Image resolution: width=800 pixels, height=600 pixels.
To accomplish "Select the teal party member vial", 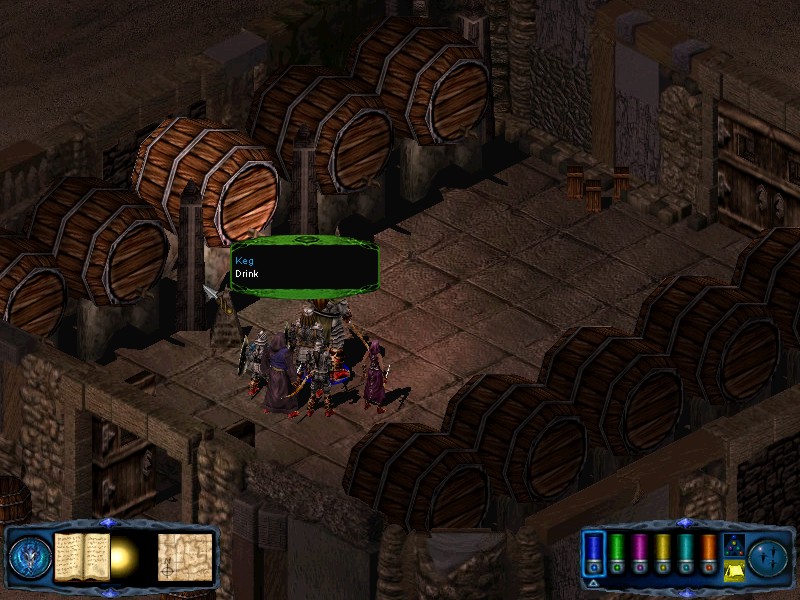I will tap(686, 555).
